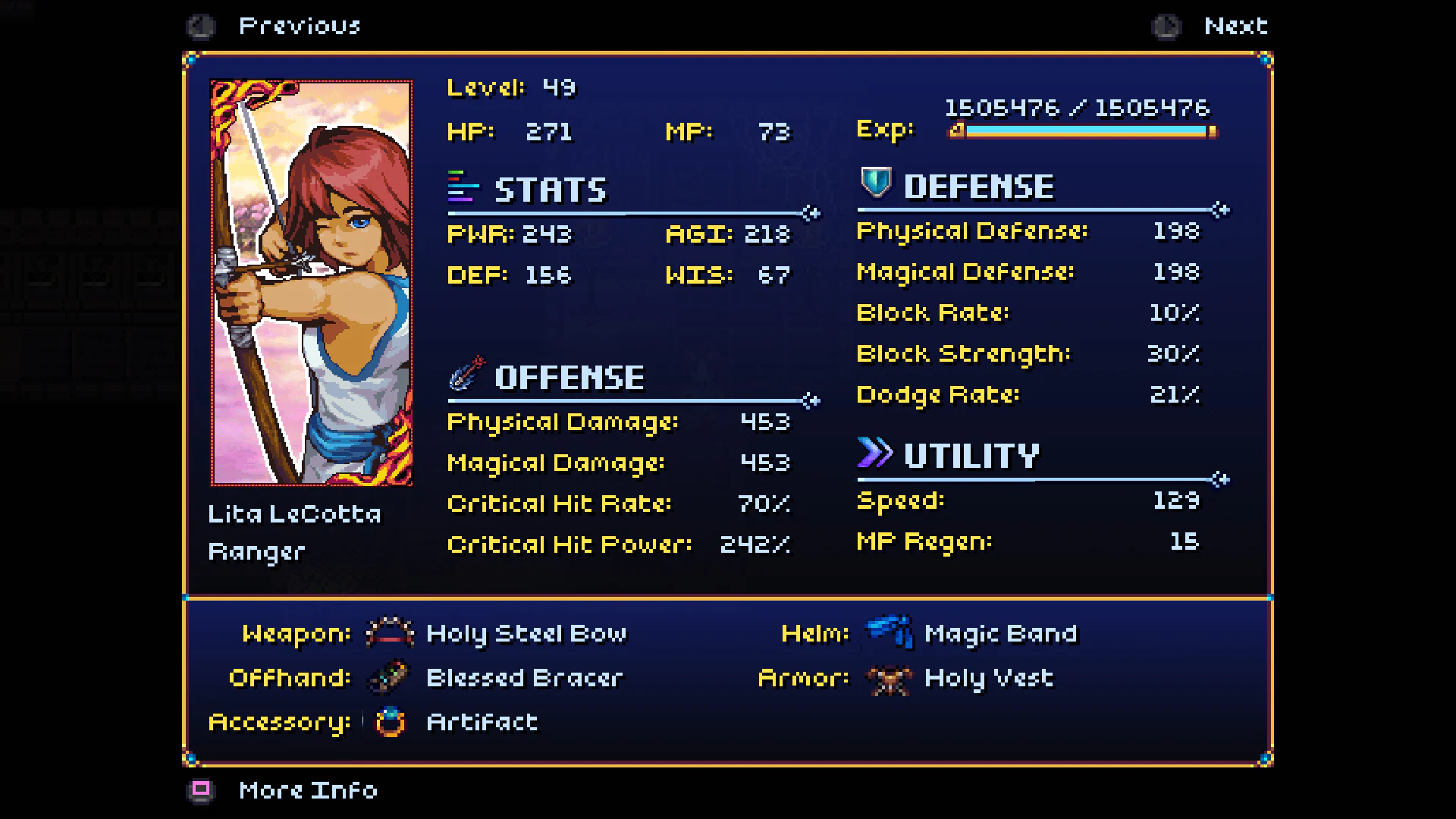Select the Artifact accessory ring icon
1456x819 pixels.
(x=388, y=722)
